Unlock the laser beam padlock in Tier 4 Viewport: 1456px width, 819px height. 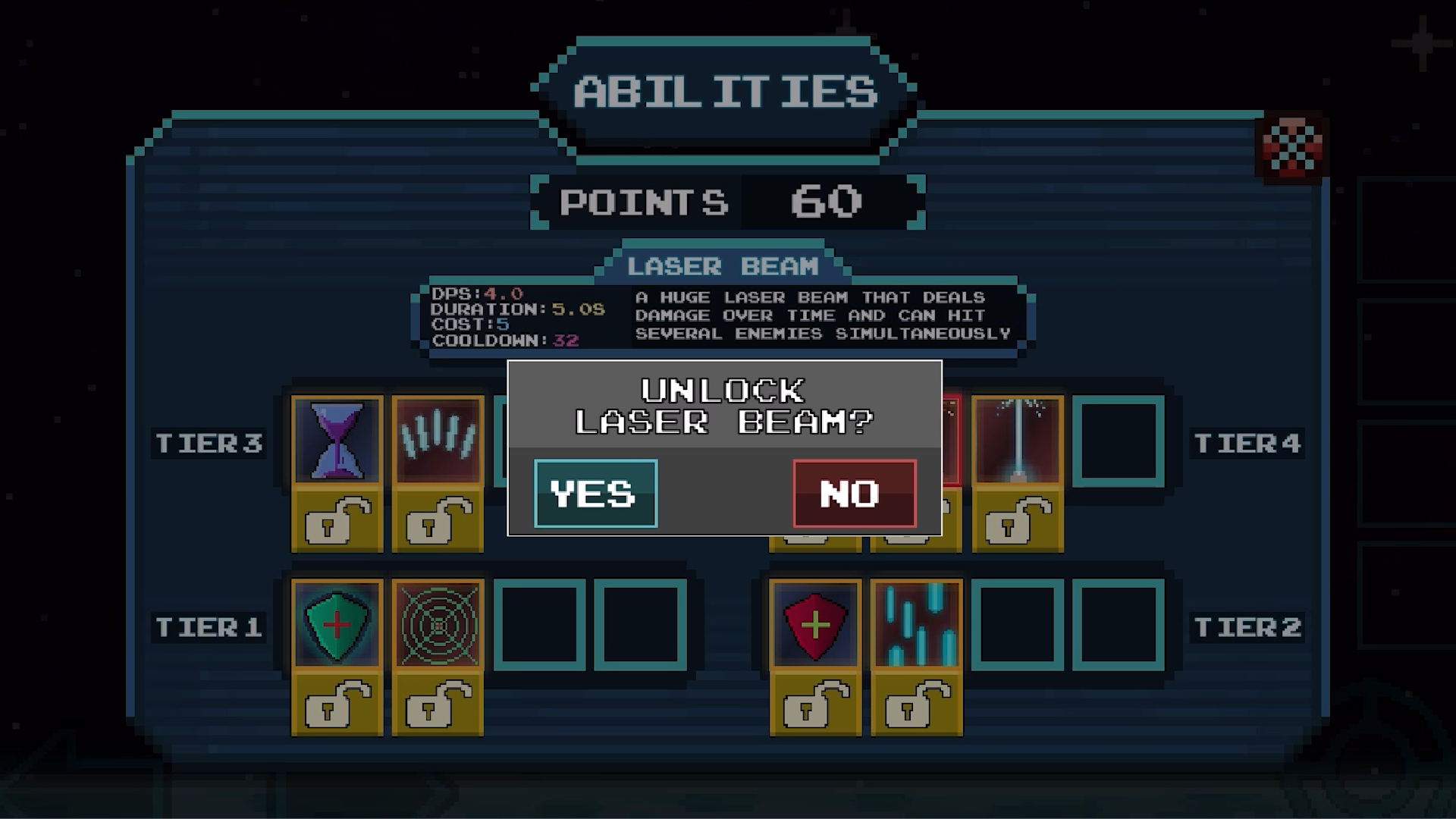point(1017,521)
